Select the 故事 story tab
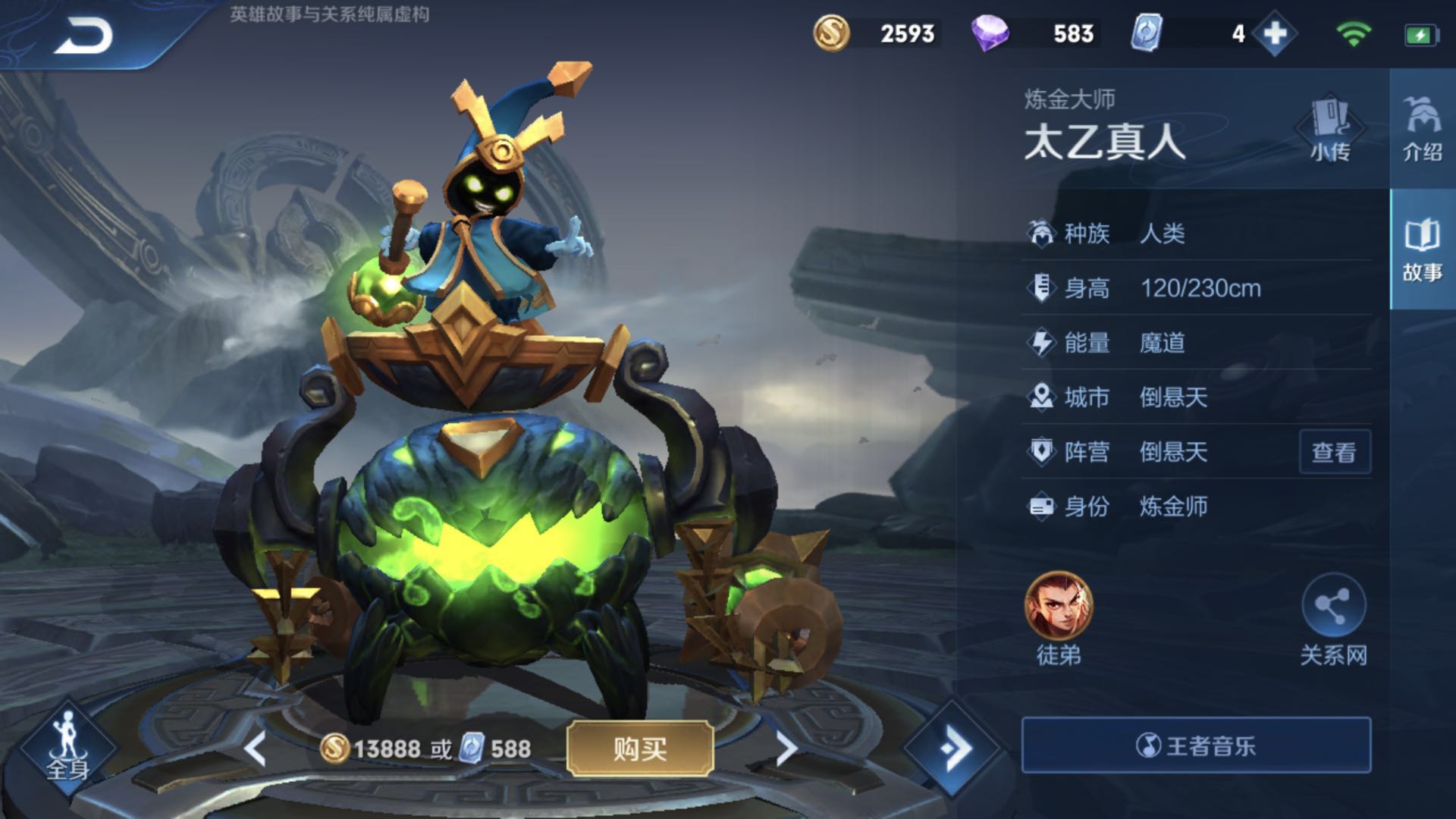The image size is (1456, 819). coord(1422,250)
